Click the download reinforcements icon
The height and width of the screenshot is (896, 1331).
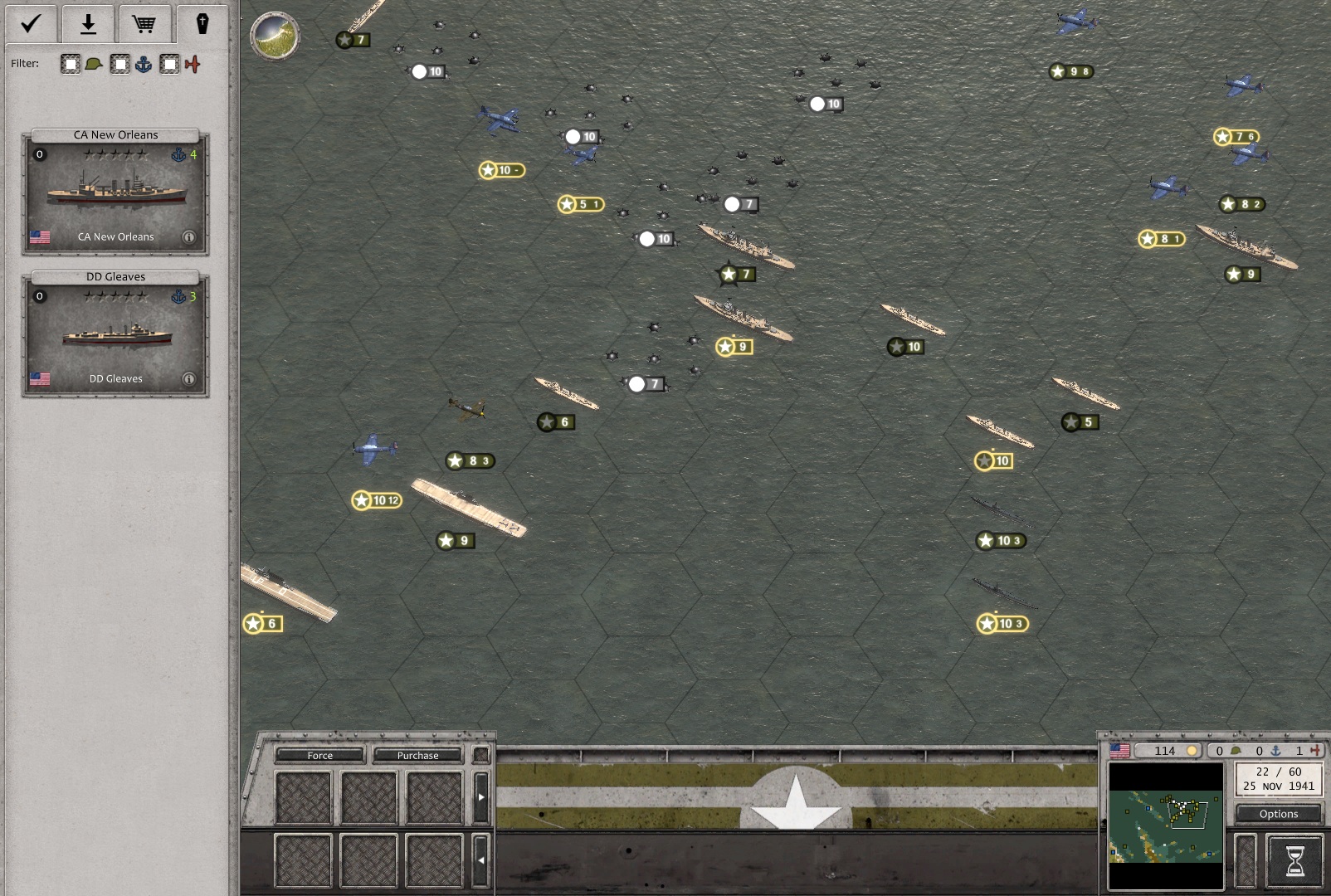coord(88,23)
